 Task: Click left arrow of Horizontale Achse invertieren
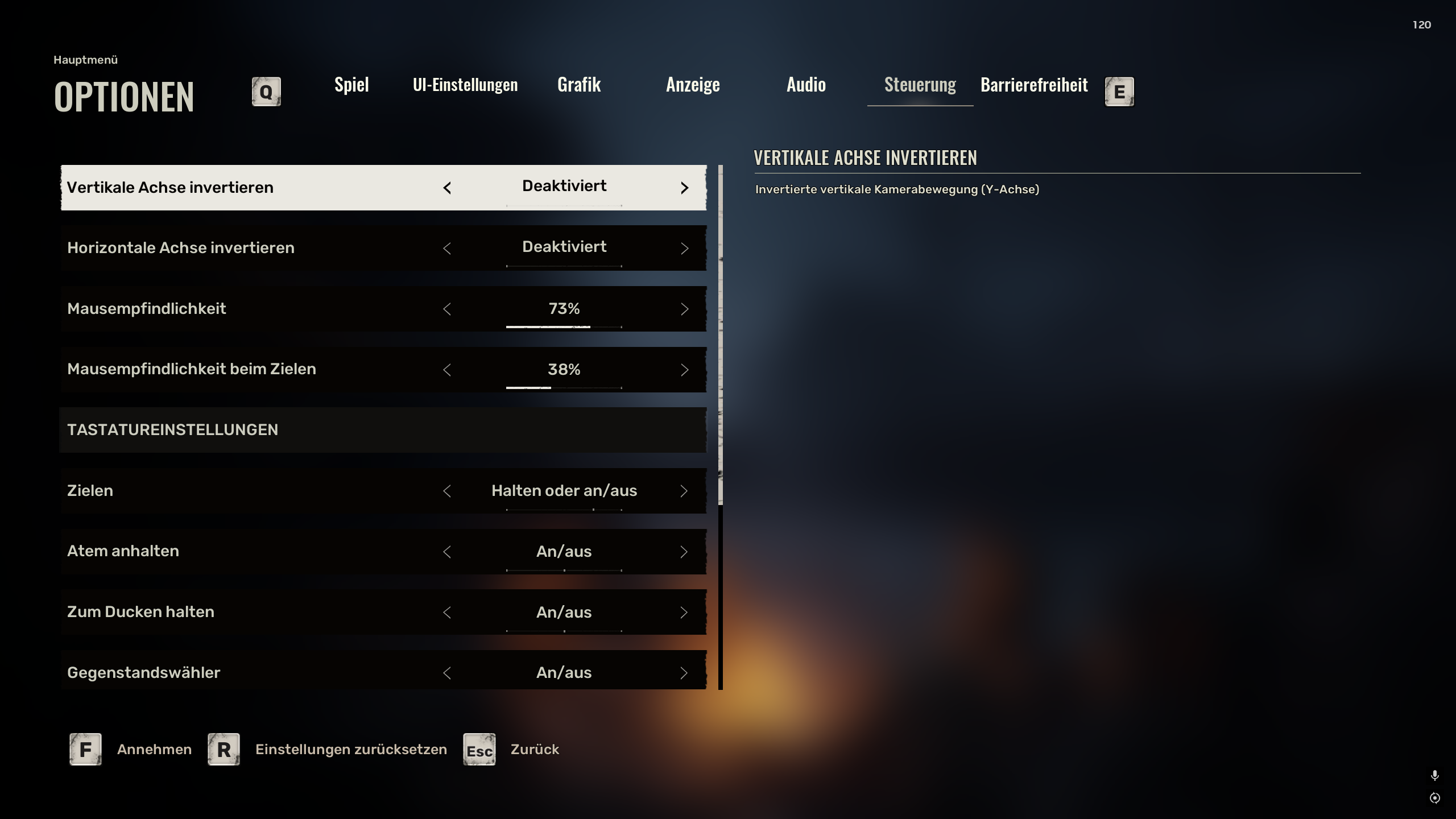(447, 248)
